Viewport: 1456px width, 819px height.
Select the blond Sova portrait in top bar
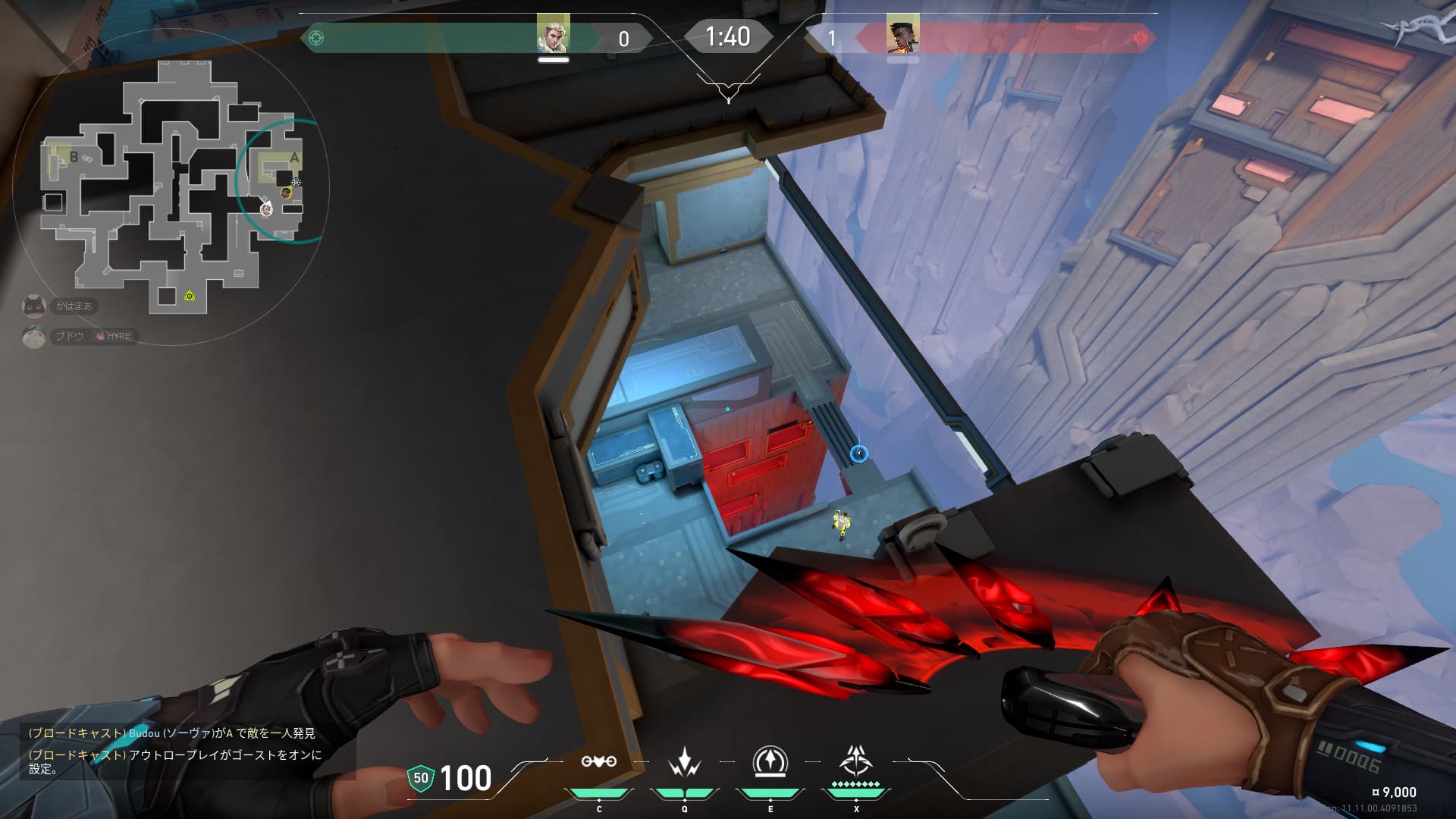tap(553, 35)
